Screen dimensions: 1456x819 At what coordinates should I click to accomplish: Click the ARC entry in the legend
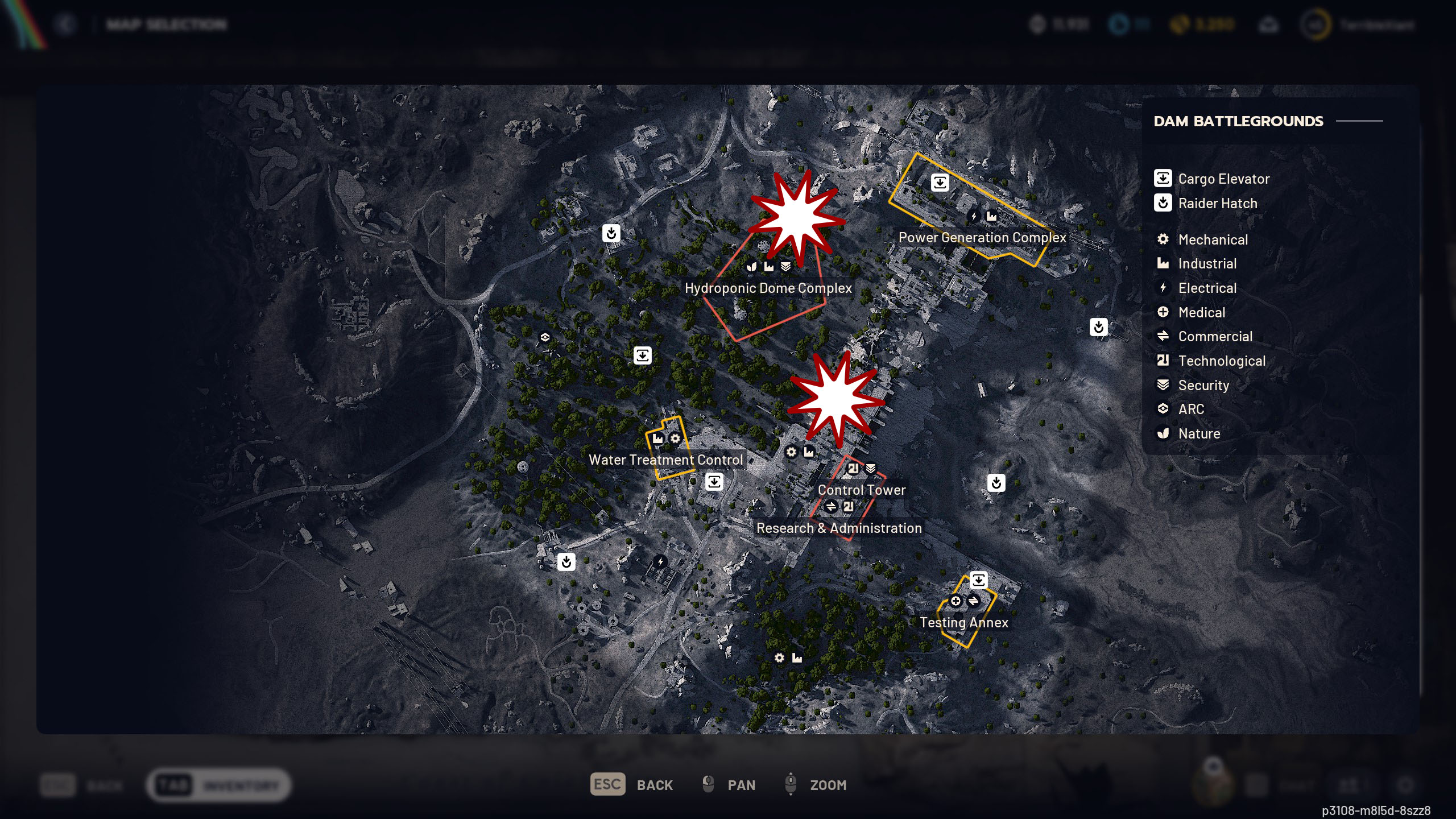[x=1191, y=409]
